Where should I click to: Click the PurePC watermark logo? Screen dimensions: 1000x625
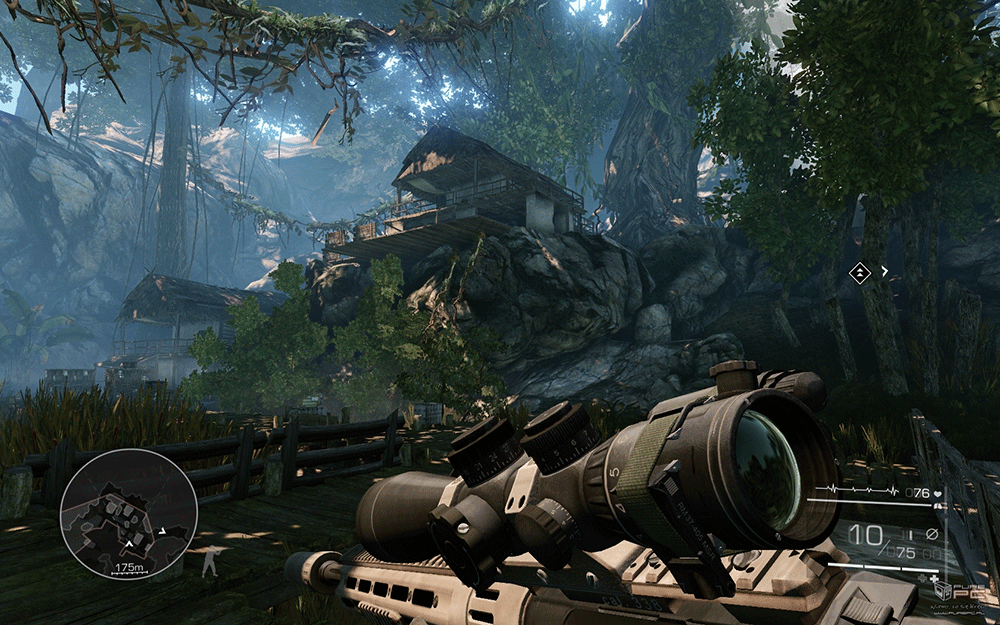(961, 590)
